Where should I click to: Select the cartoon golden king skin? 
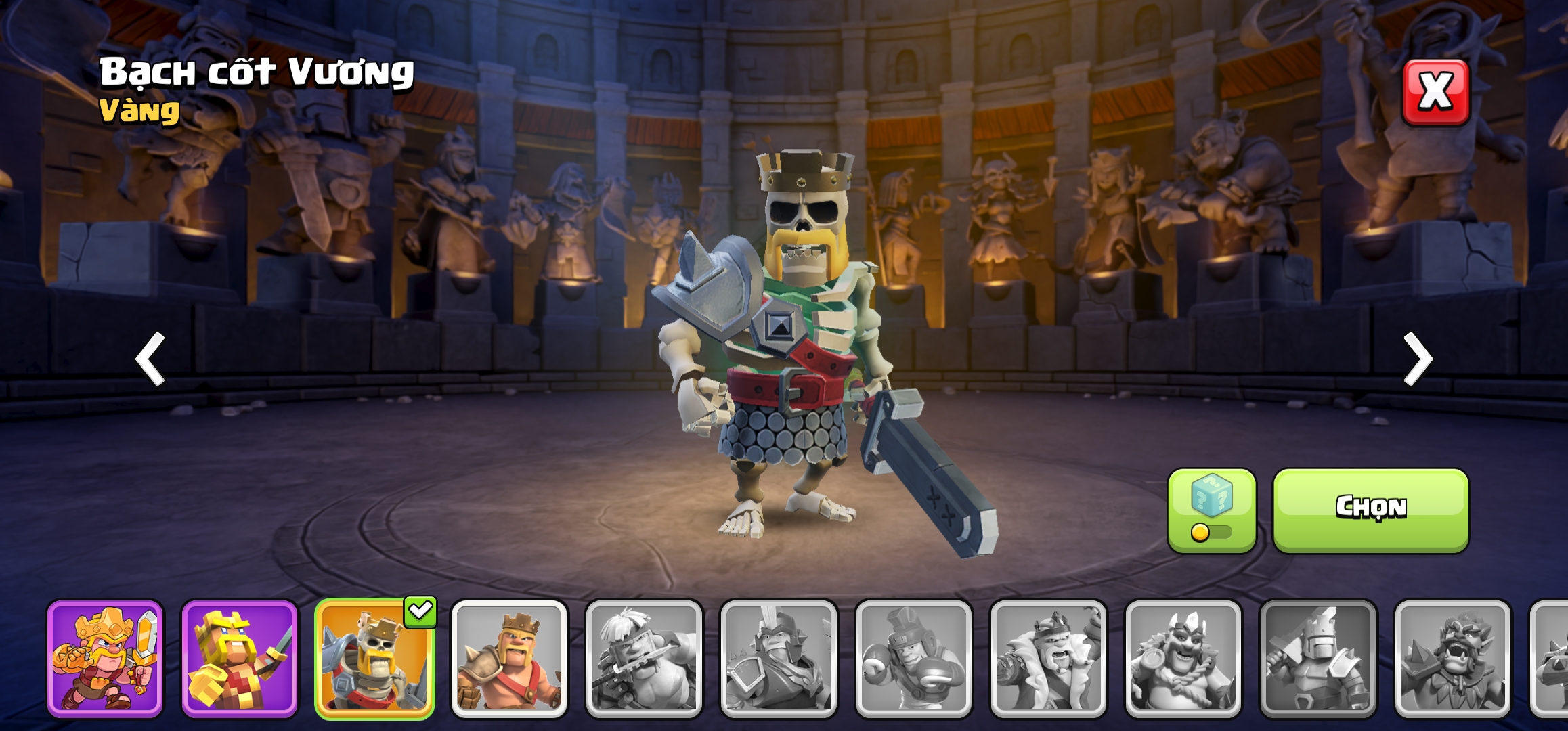[105, 658]
